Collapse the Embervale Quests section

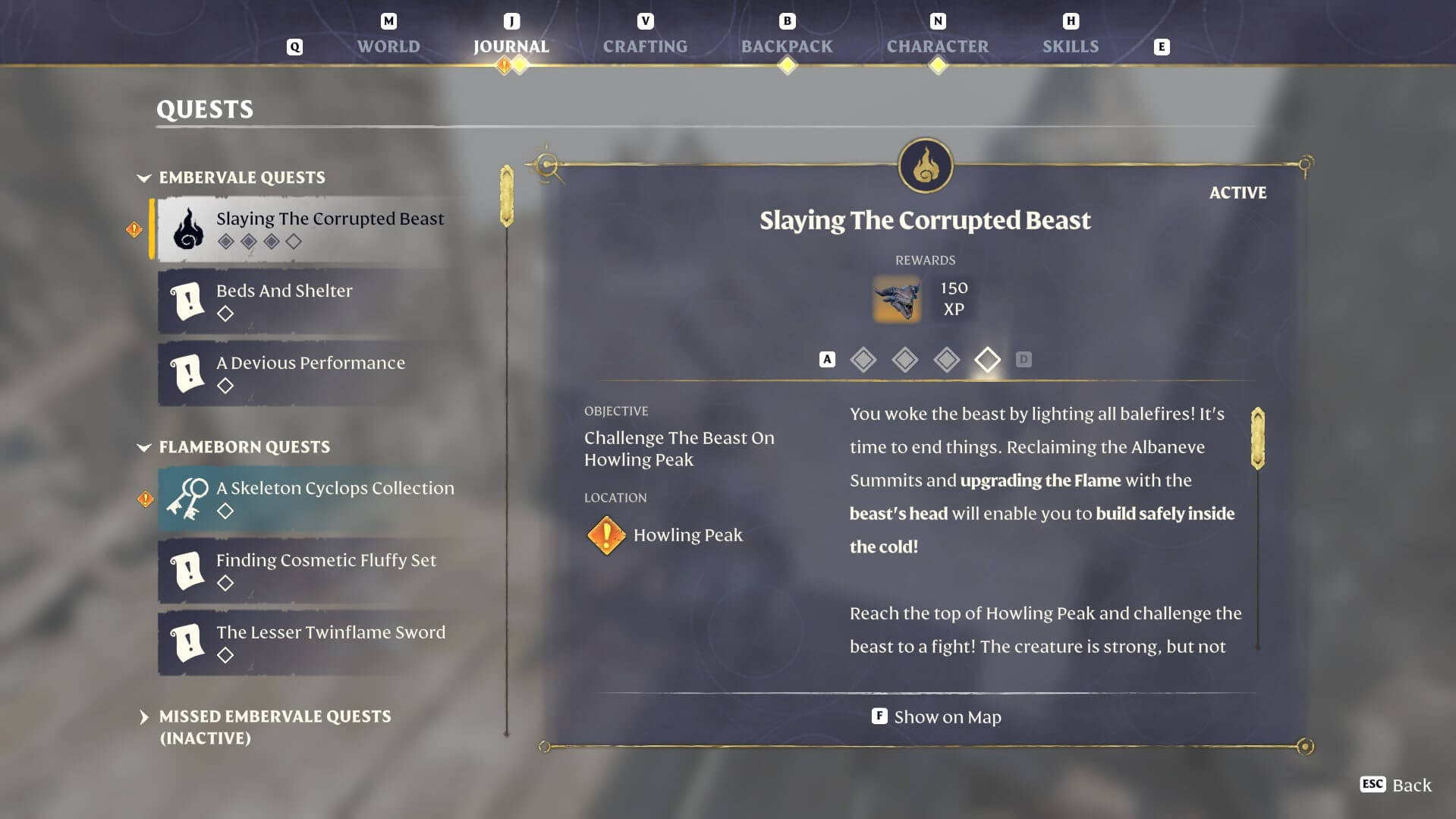[x=144, y=178]
